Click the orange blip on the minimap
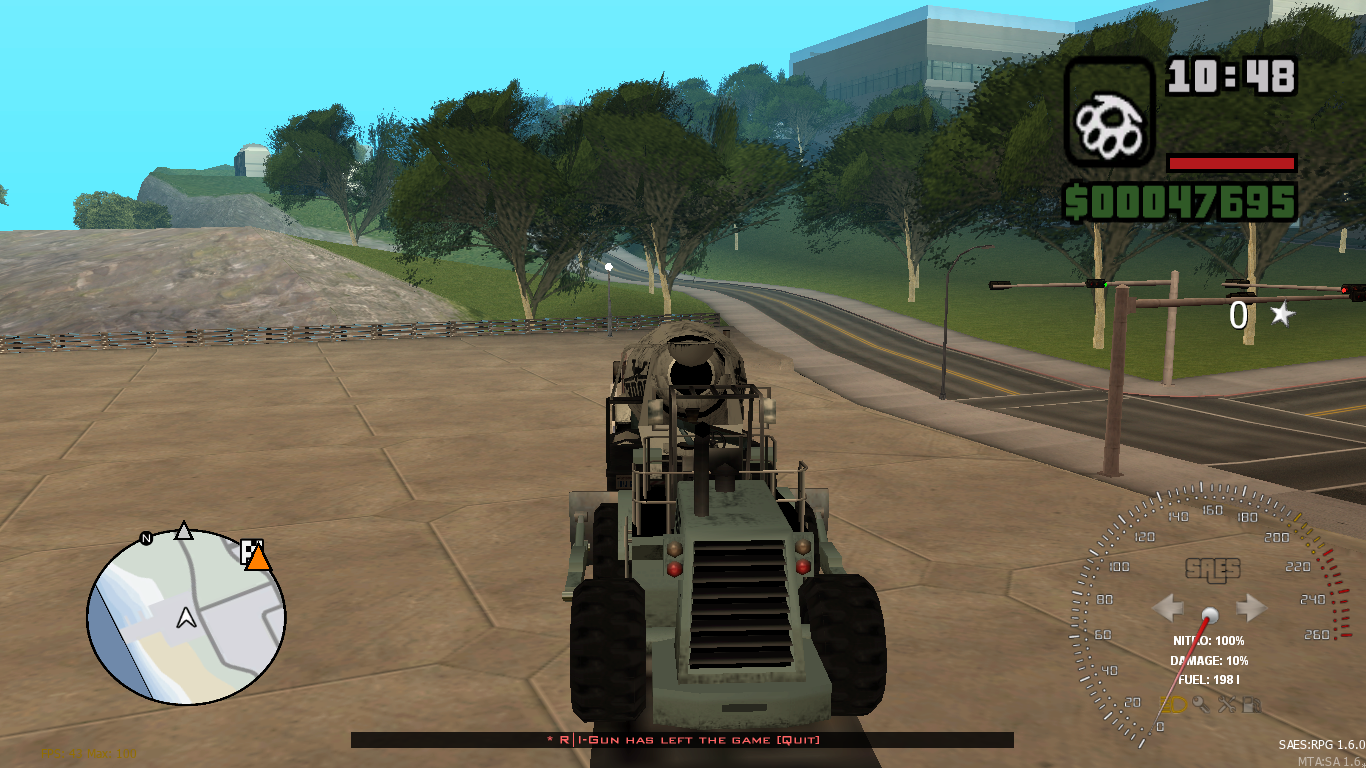The width and height of the screenshot is (1366, 768). [x=259, y=559]
